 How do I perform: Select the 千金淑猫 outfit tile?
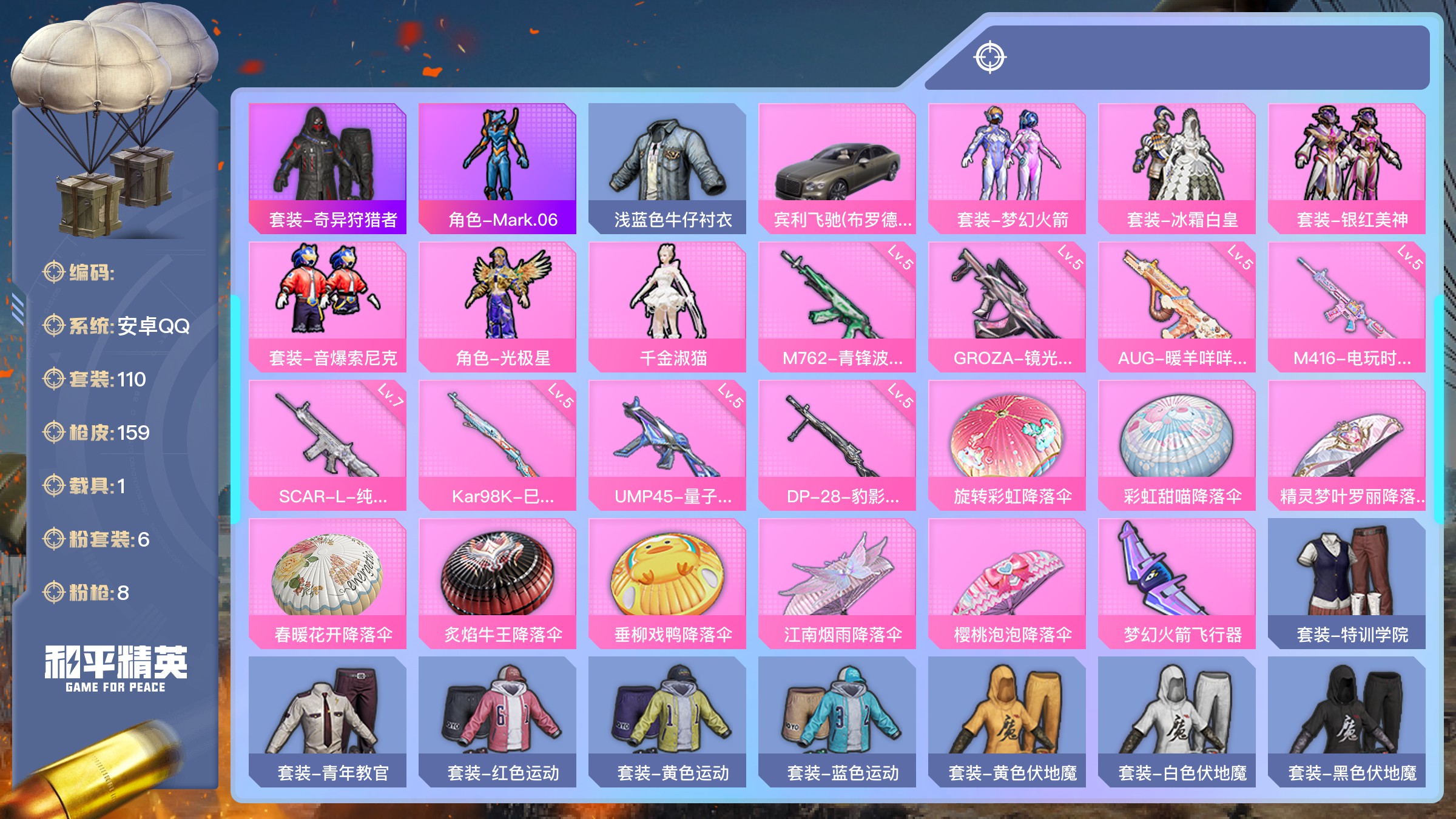[x=667, y=306]
